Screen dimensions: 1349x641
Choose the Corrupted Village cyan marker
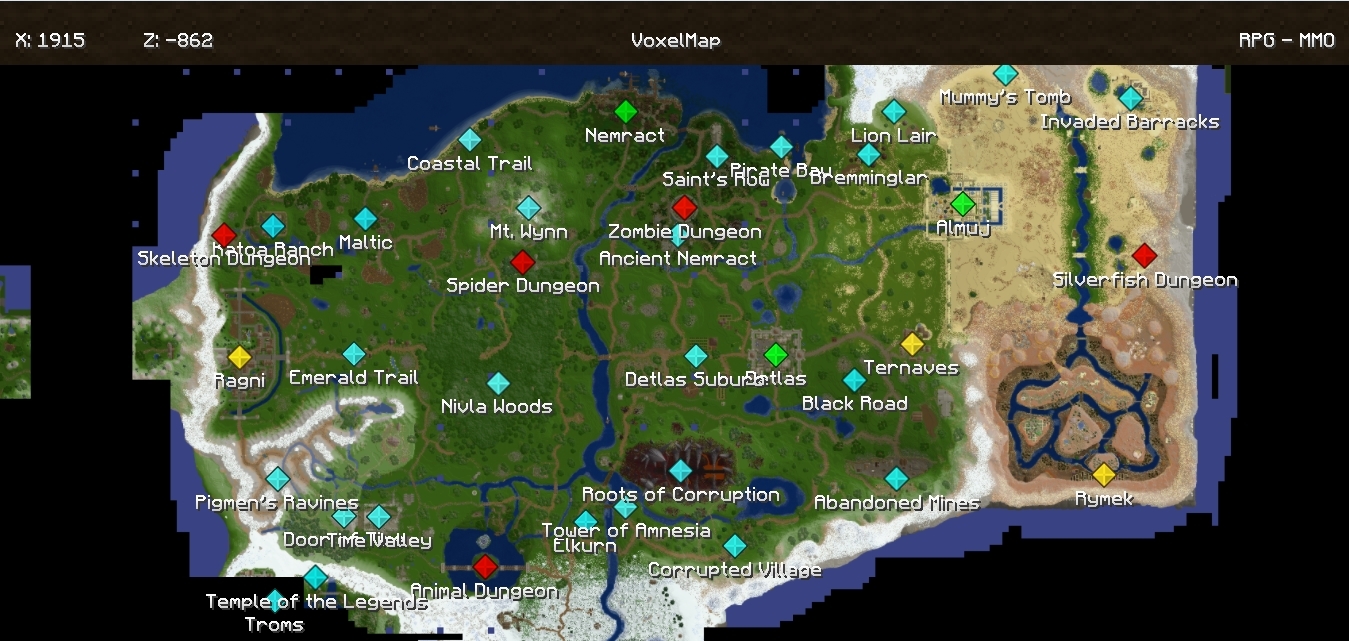click(x=735, y=546)
